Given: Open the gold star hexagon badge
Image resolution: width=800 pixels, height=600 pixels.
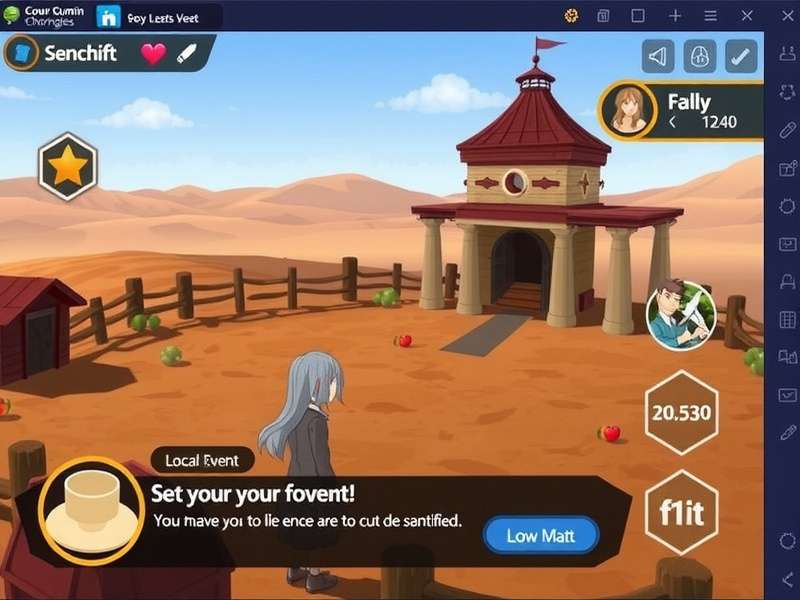Looking at the screenshot, I should 67,167.
